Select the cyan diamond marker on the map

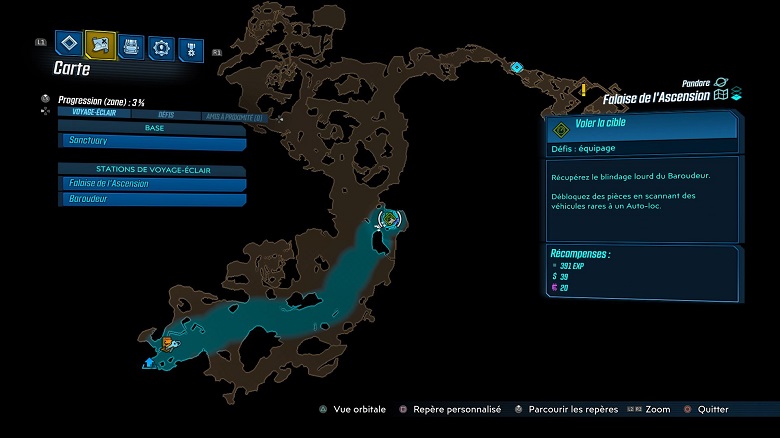click(x=517, y=68)
